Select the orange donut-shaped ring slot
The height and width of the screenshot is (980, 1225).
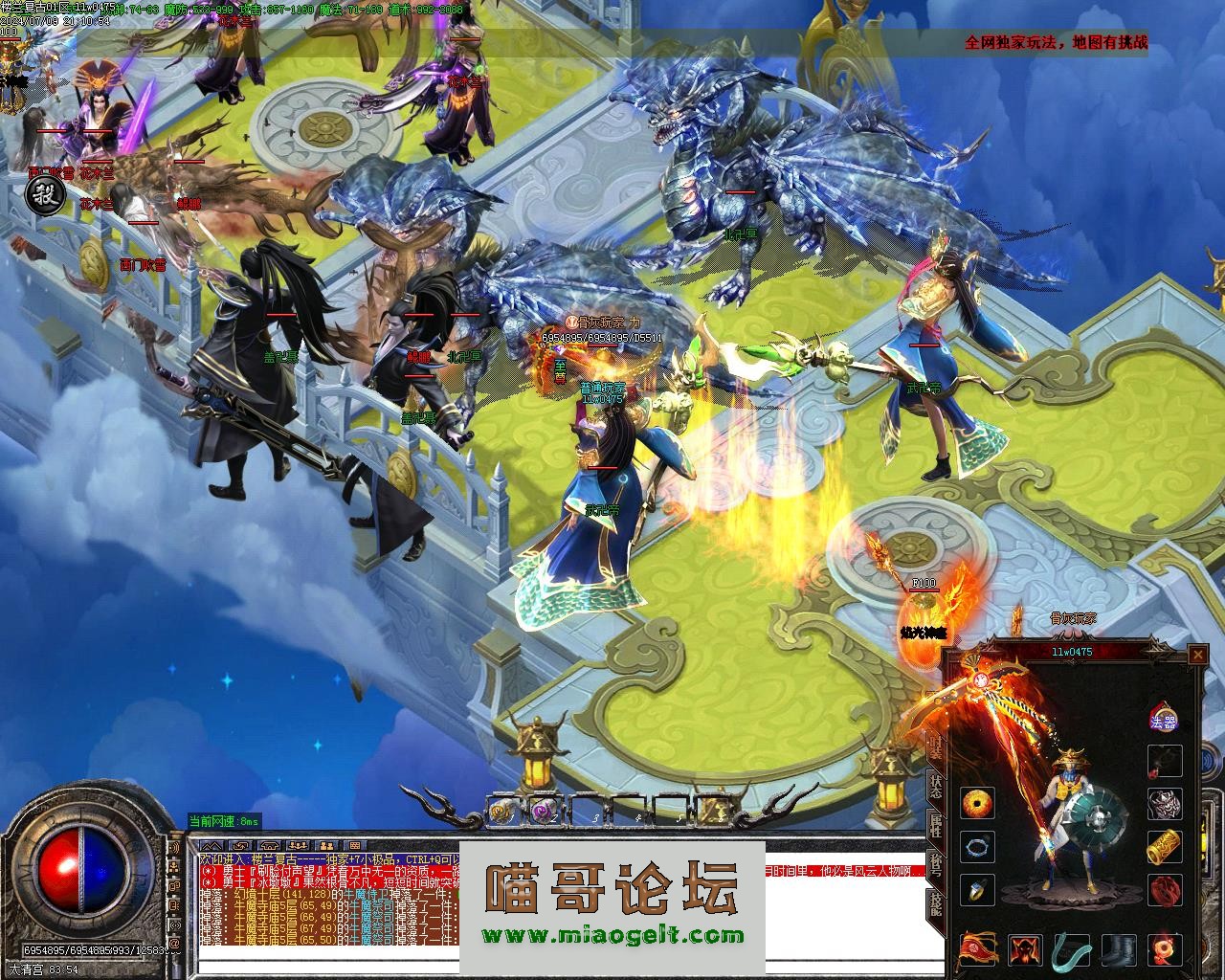coord(977,804)
